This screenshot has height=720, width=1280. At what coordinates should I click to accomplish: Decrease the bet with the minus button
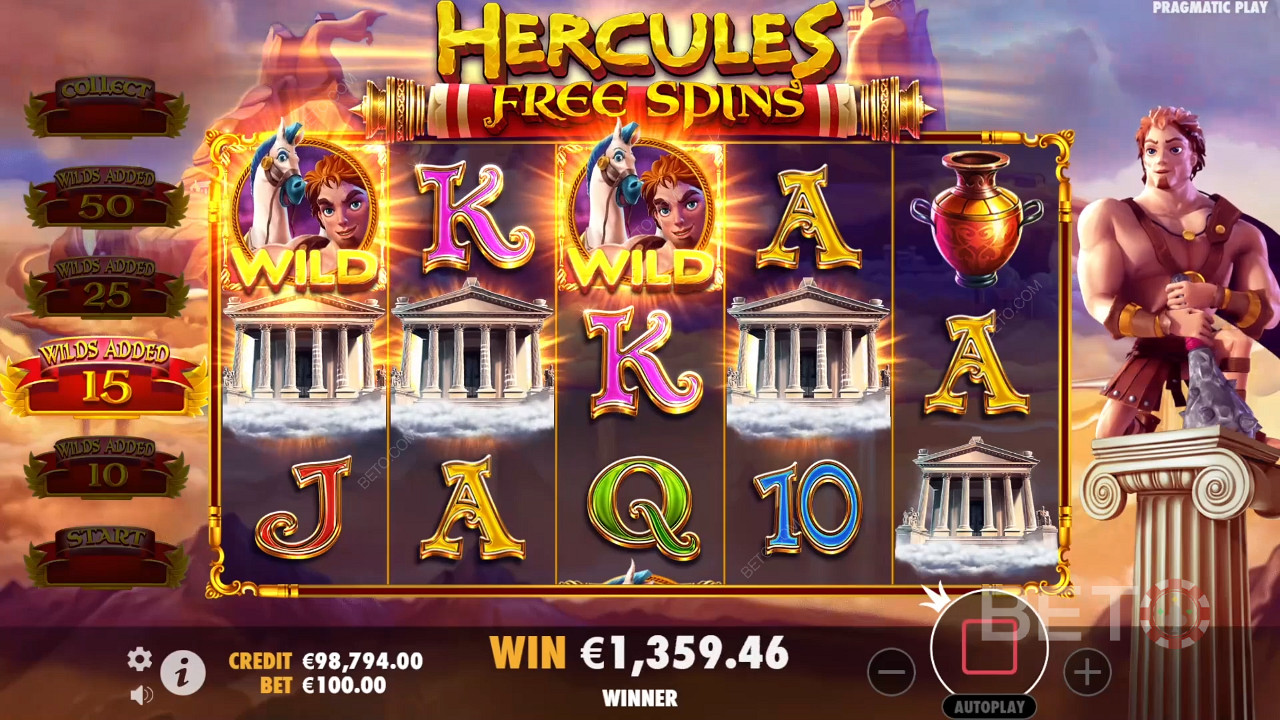click(891, 671)
